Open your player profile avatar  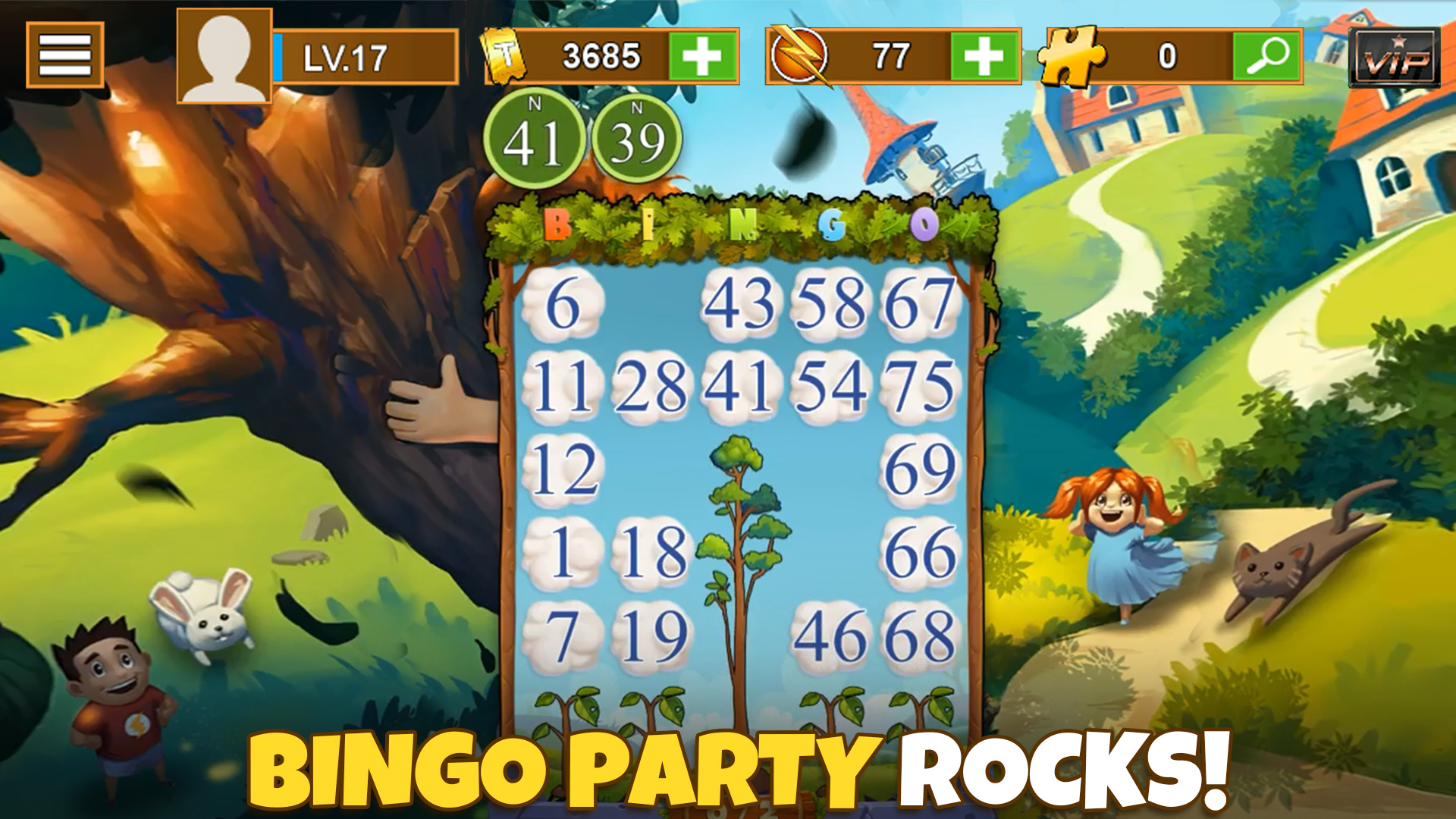coord(224,55)
